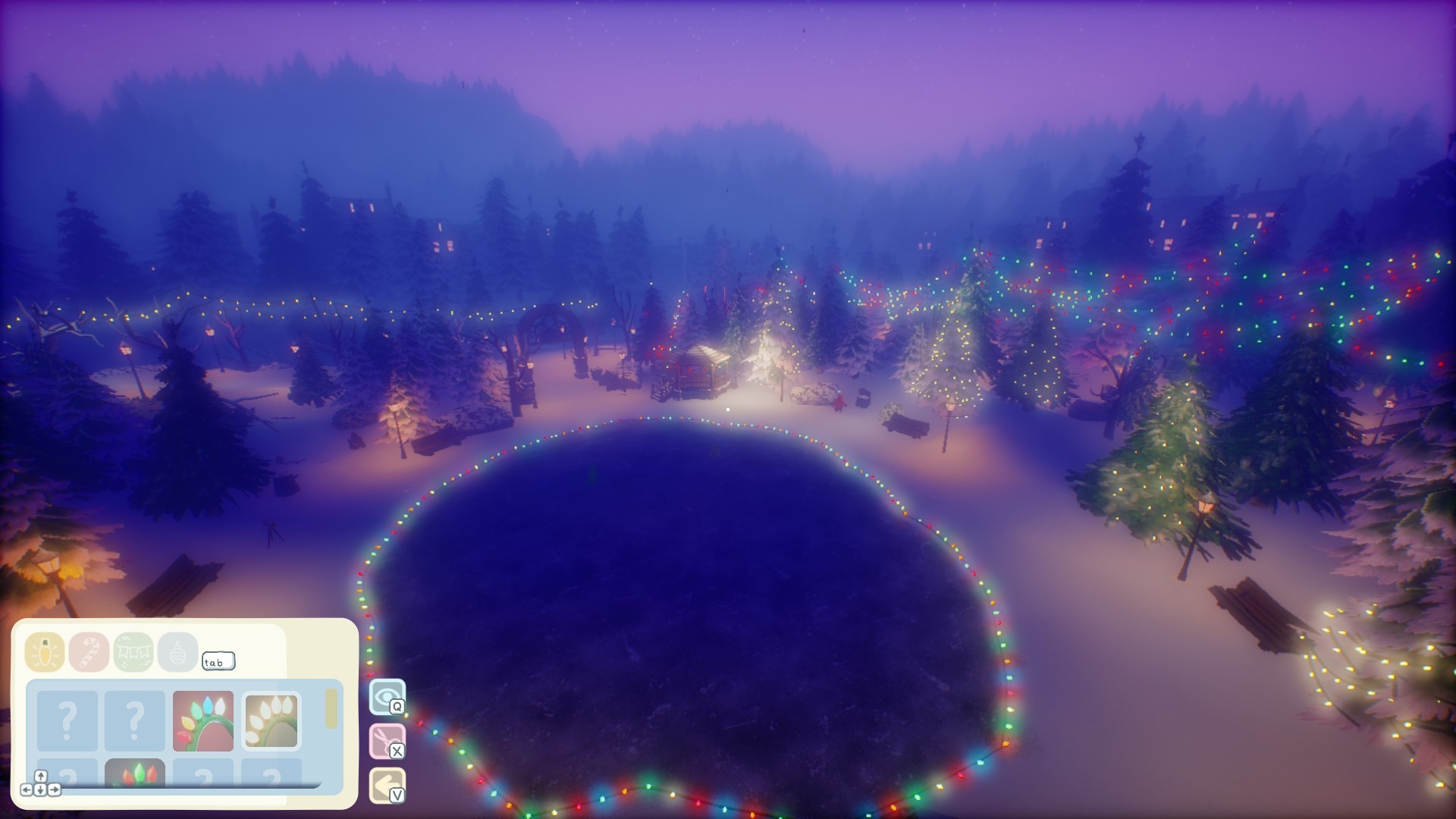Pick the red and green lights tile
1456x819 pixels.
(135, 773)
